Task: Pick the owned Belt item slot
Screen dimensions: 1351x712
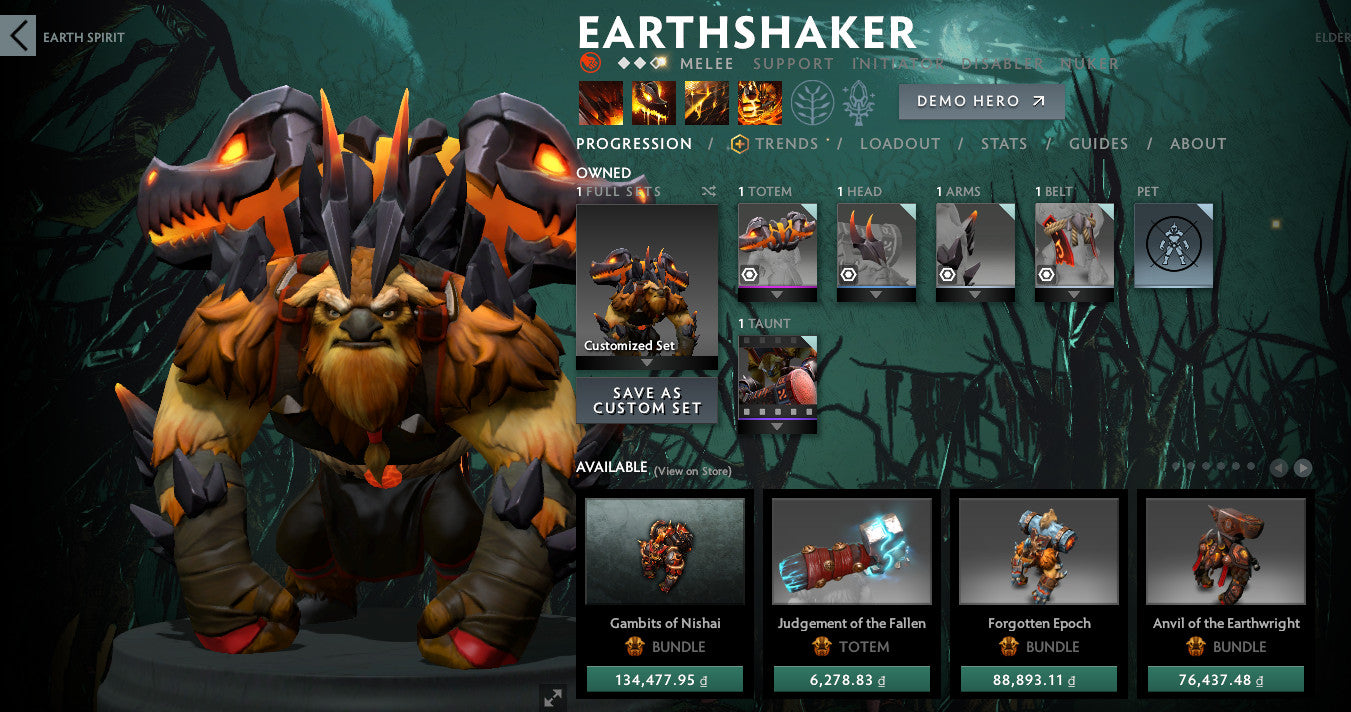Action: click(1074, 246)
